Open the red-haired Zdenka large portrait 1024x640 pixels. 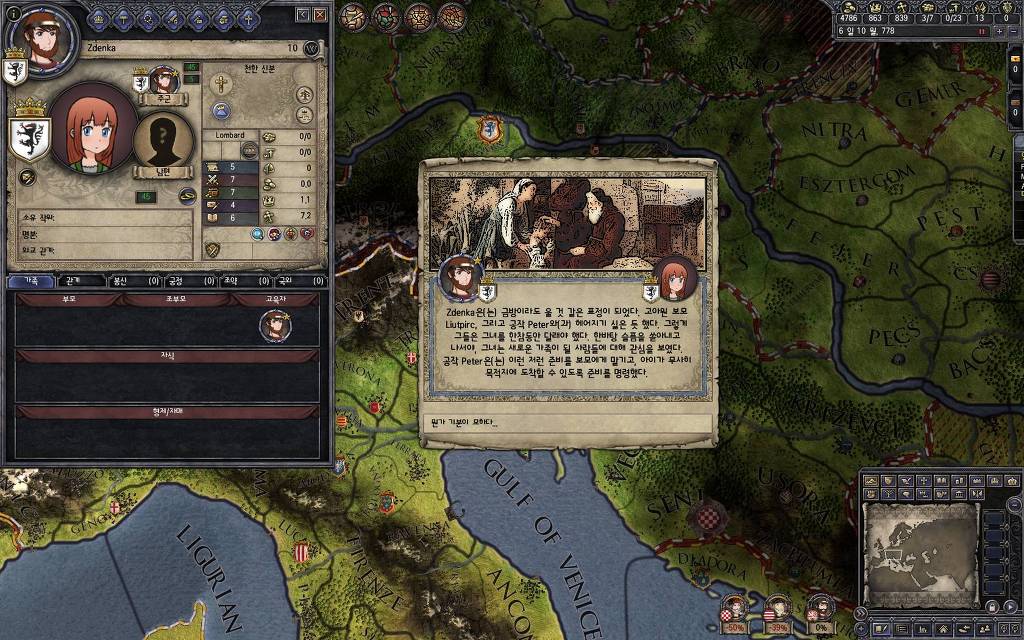tap(92, 130)
